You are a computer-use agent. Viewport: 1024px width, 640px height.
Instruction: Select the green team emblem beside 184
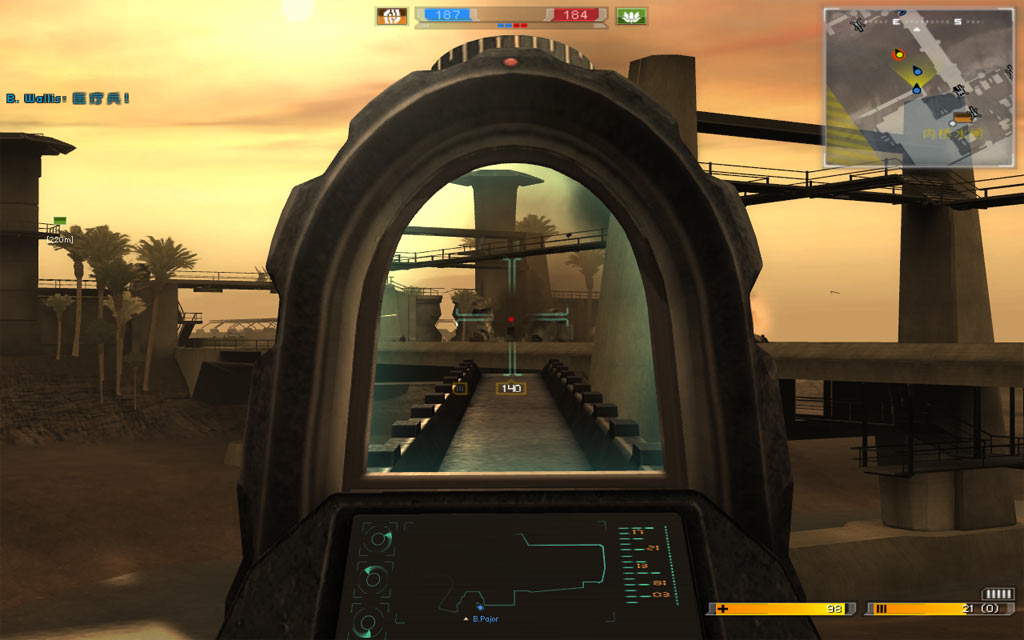pos(632,16)
